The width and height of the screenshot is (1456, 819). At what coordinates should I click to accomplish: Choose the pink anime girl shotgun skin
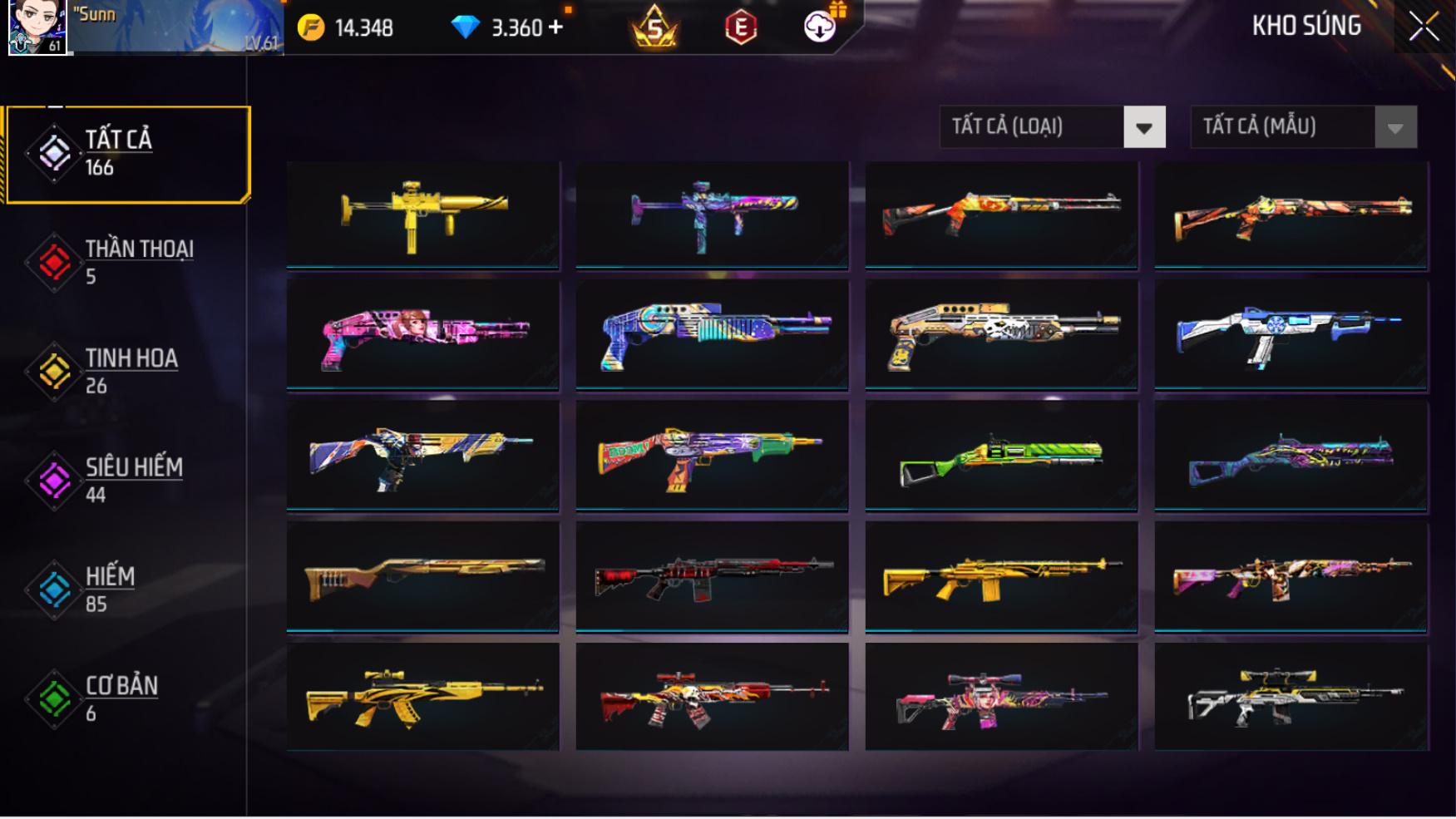point(423,335)
